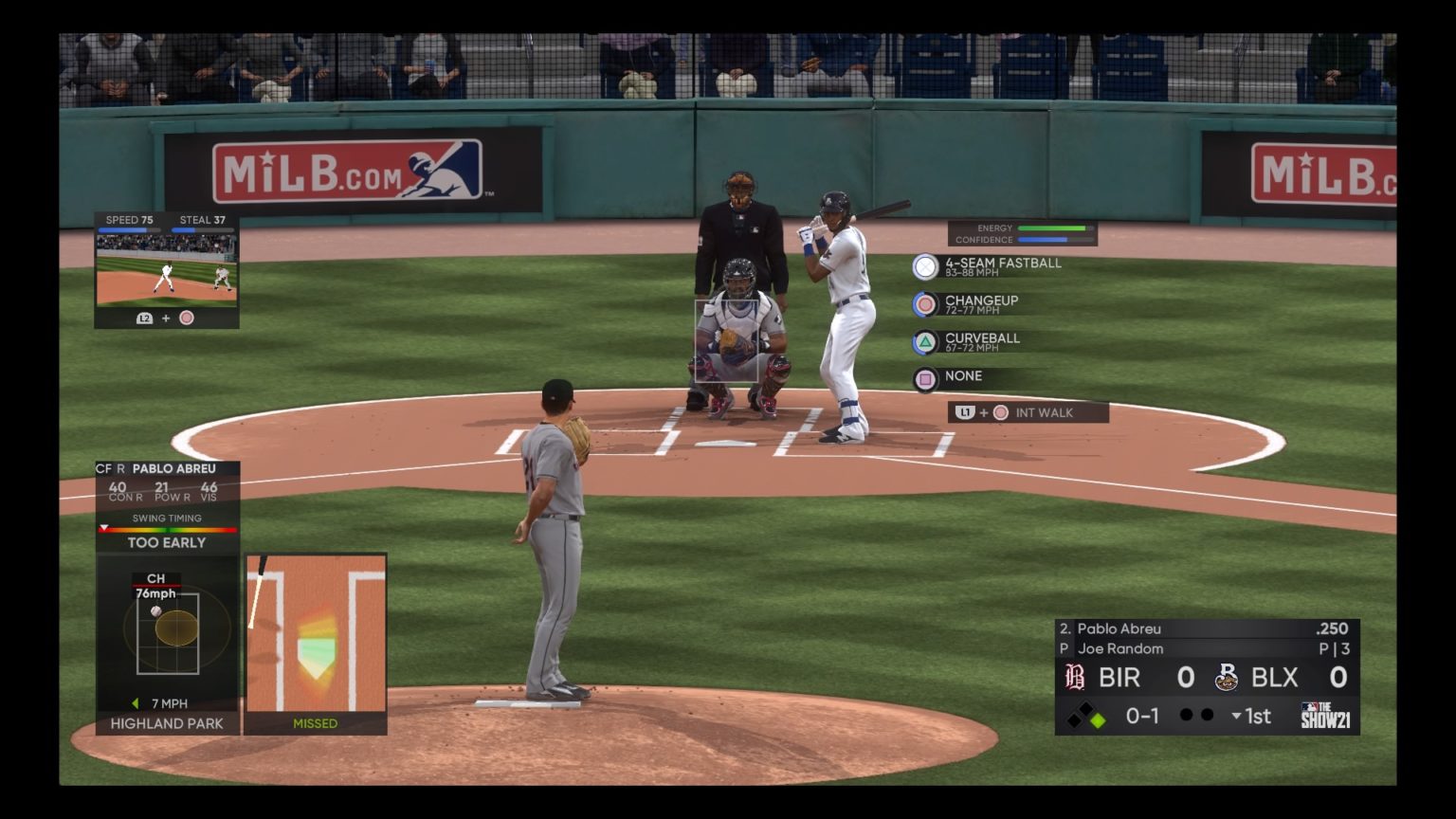This screenshot has width=1456, height=819.
Task: Click the MISSED swing replay panel
Action: [x=316, y=643]
